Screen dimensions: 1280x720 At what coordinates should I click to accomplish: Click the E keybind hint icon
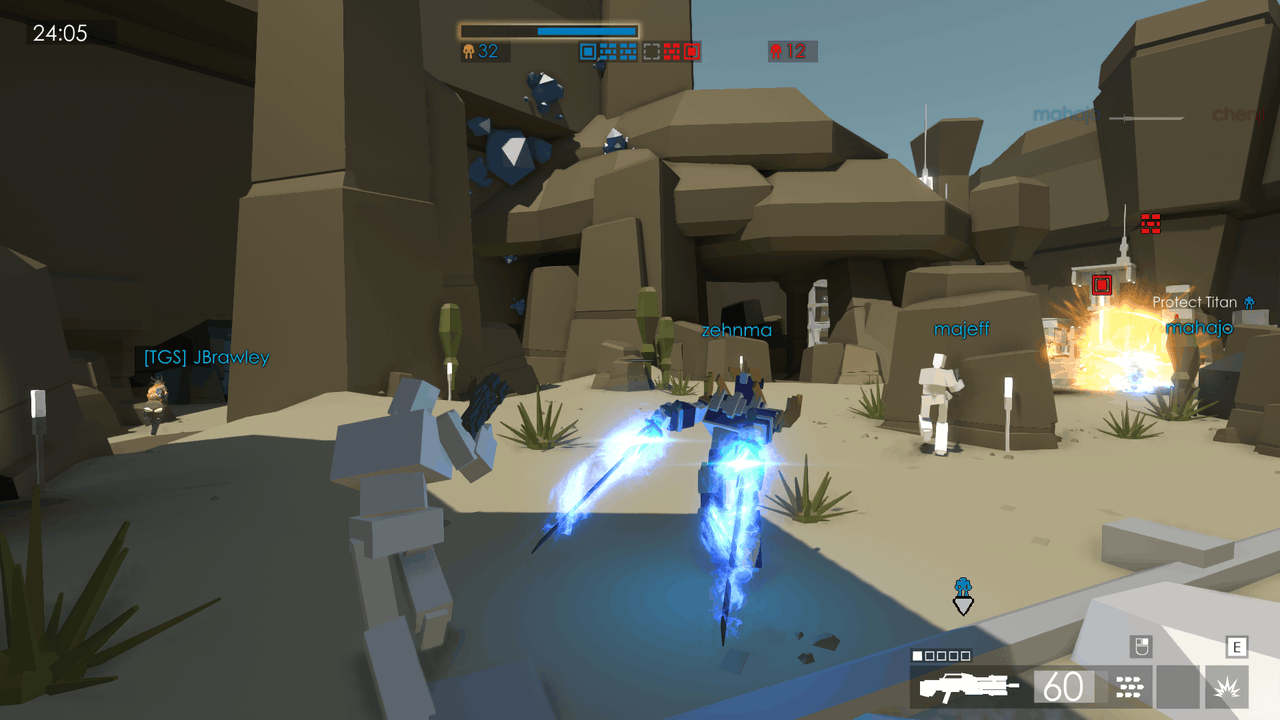(1237, 645)
